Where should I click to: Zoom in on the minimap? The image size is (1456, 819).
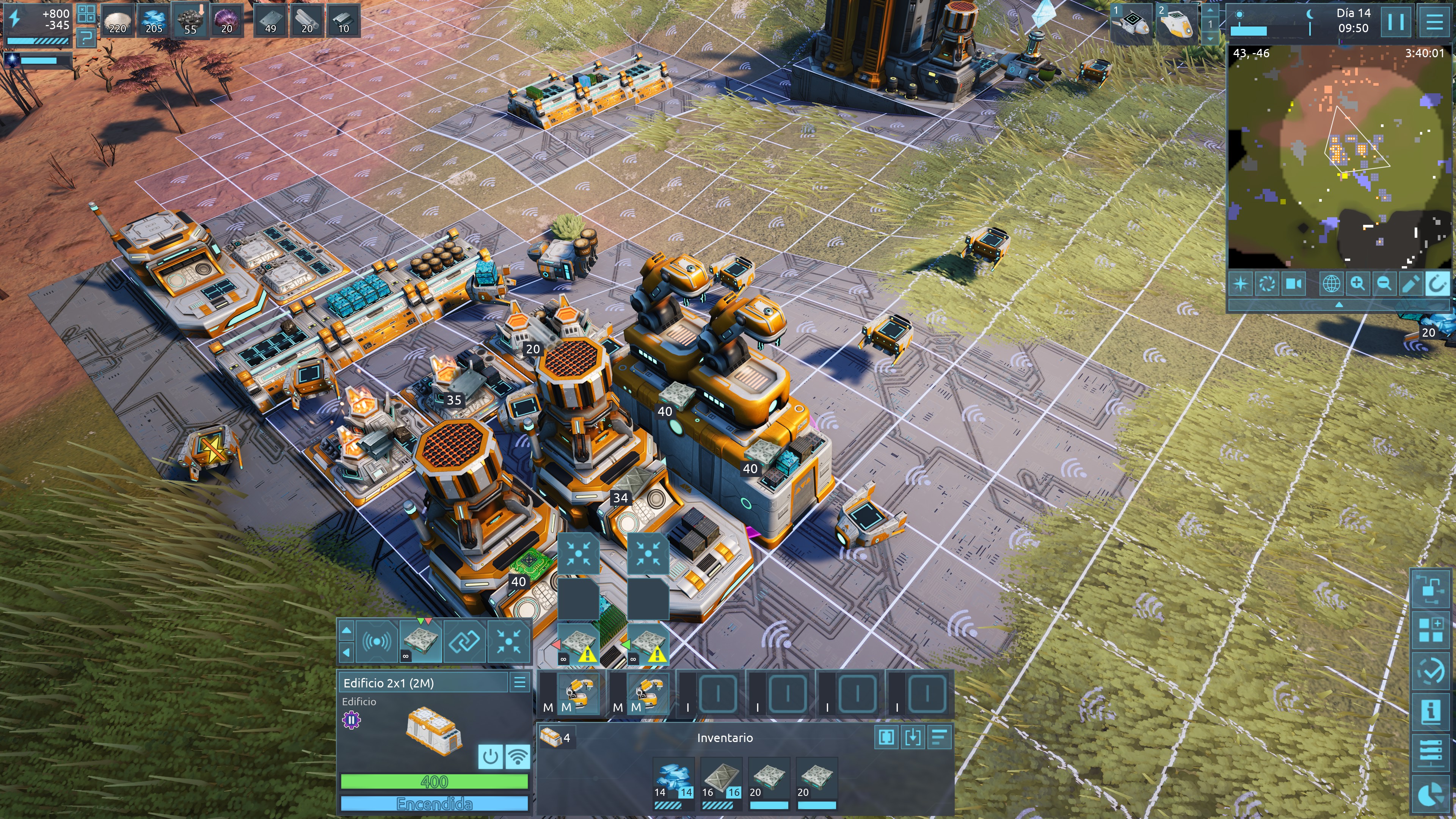coord(1358,283)
